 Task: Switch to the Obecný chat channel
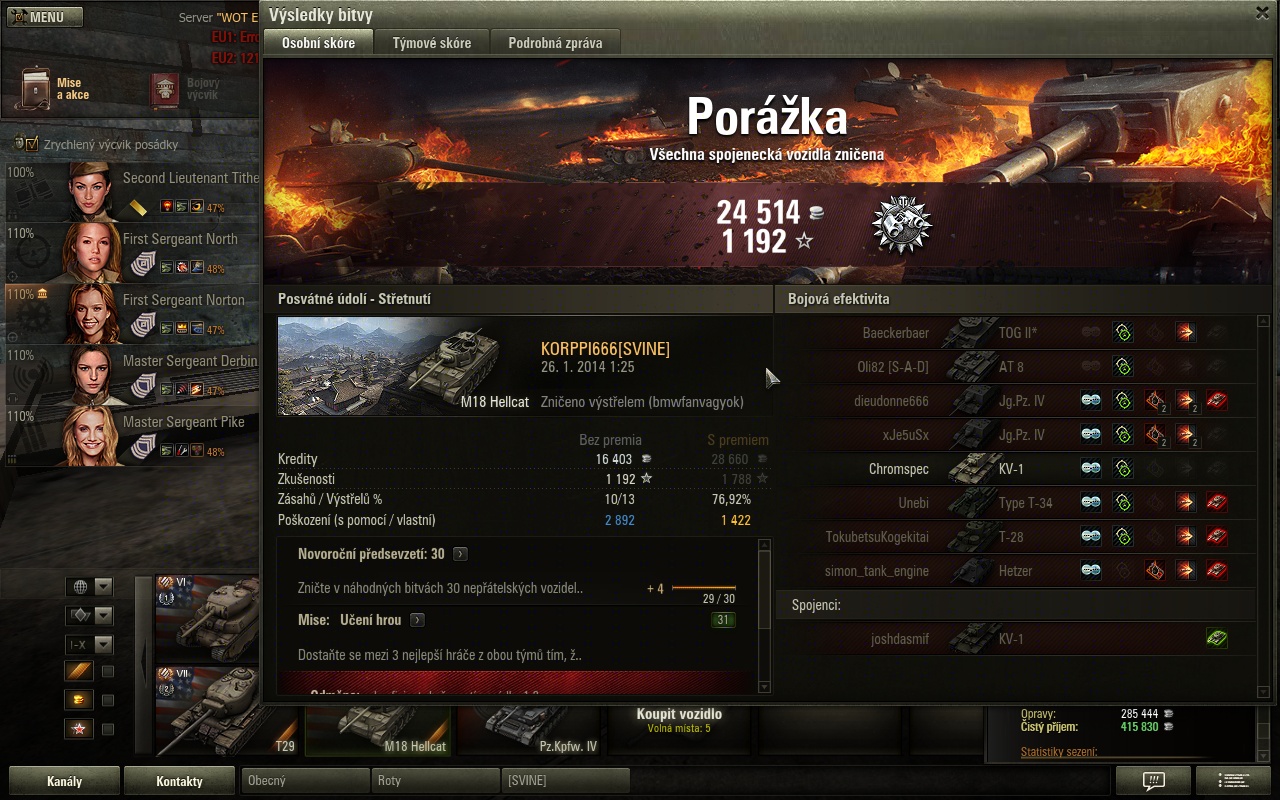click(304, 781)
